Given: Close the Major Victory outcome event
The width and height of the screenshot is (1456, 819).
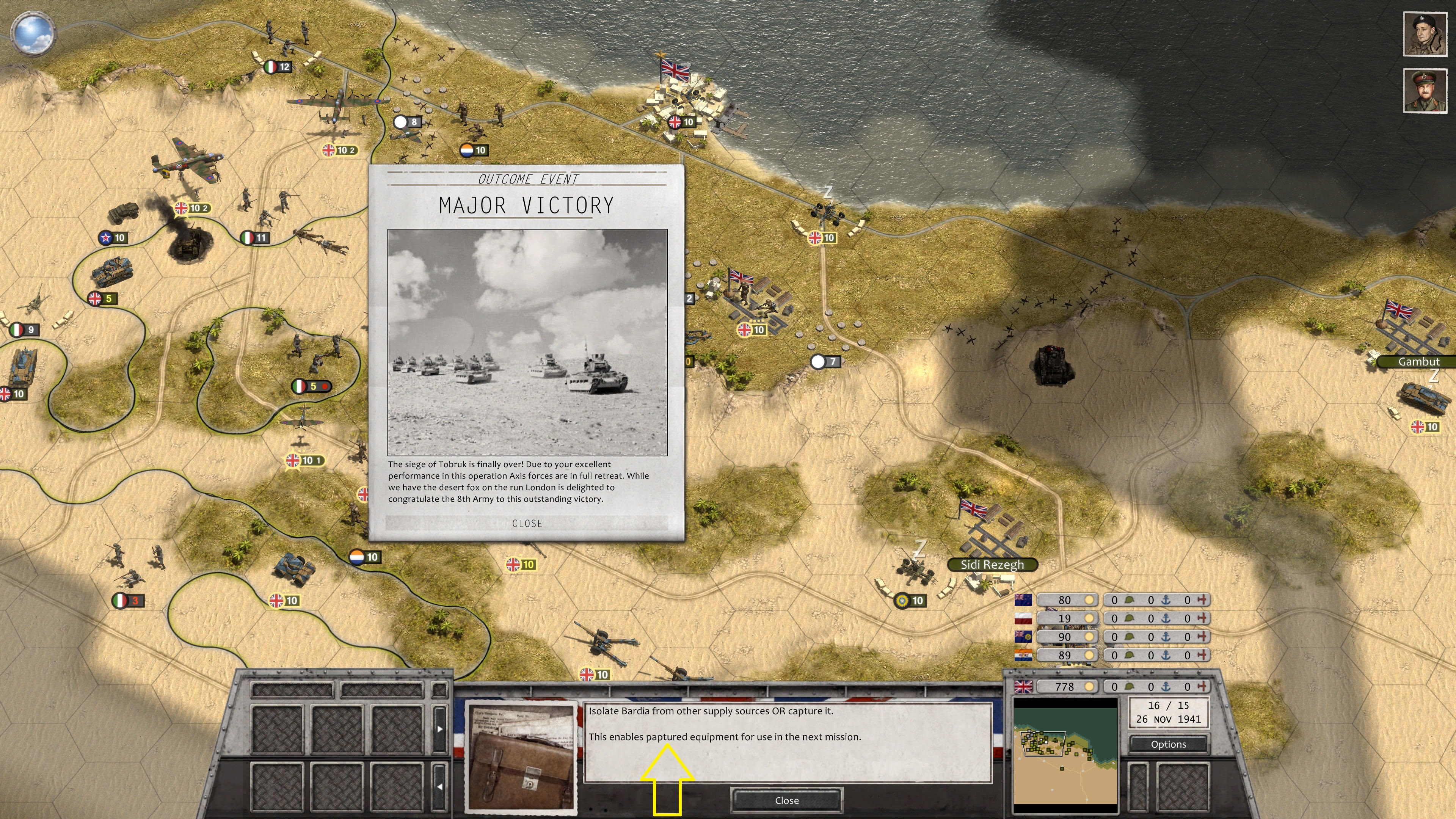Looking at the screenshot, I should pyautogui.click(x=527, y=523).
